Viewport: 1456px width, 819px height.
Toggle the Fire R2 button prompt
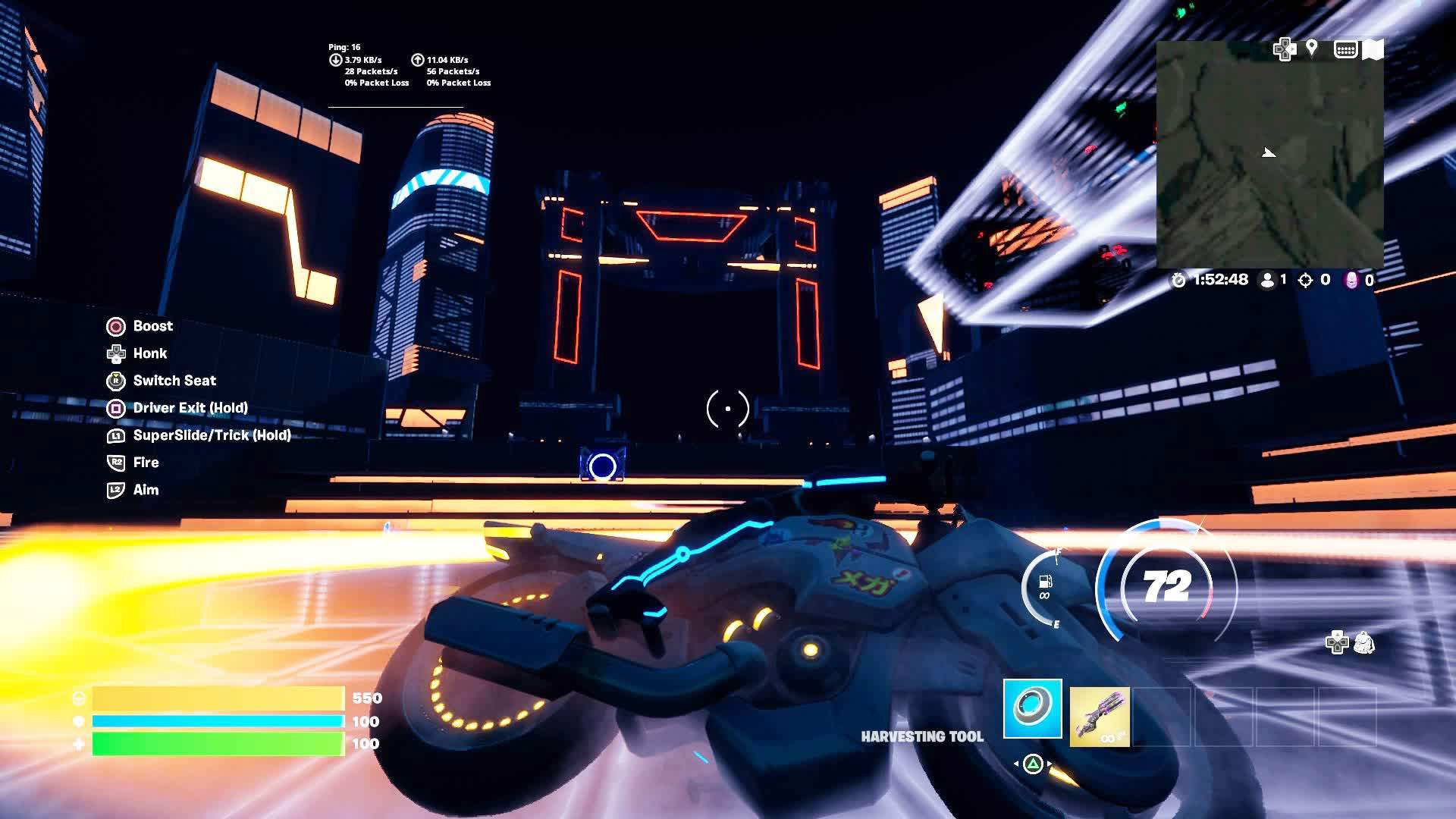coord(115,463)
